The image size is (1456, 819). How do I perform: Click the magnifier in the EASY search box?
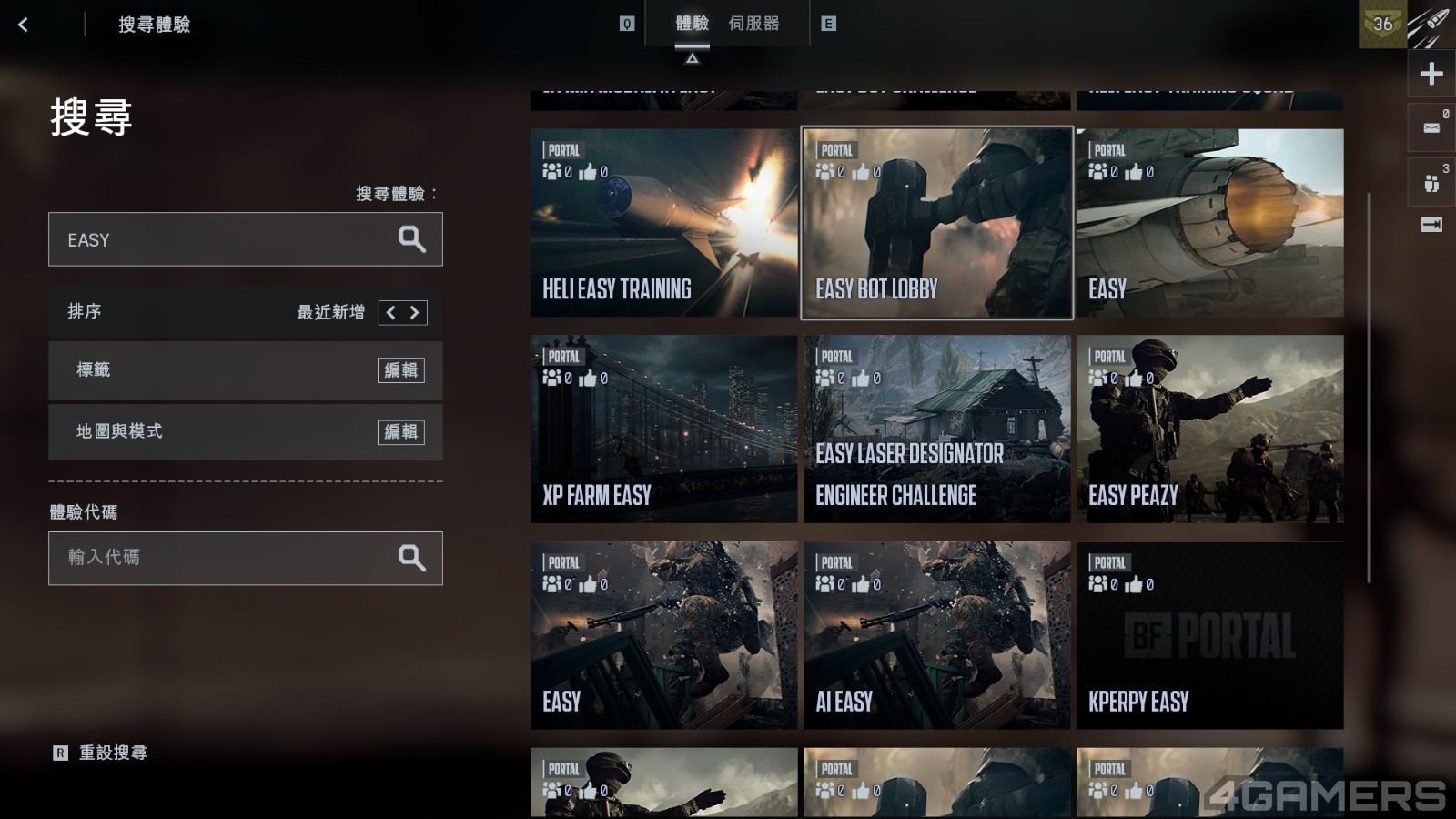pos(412,239)
